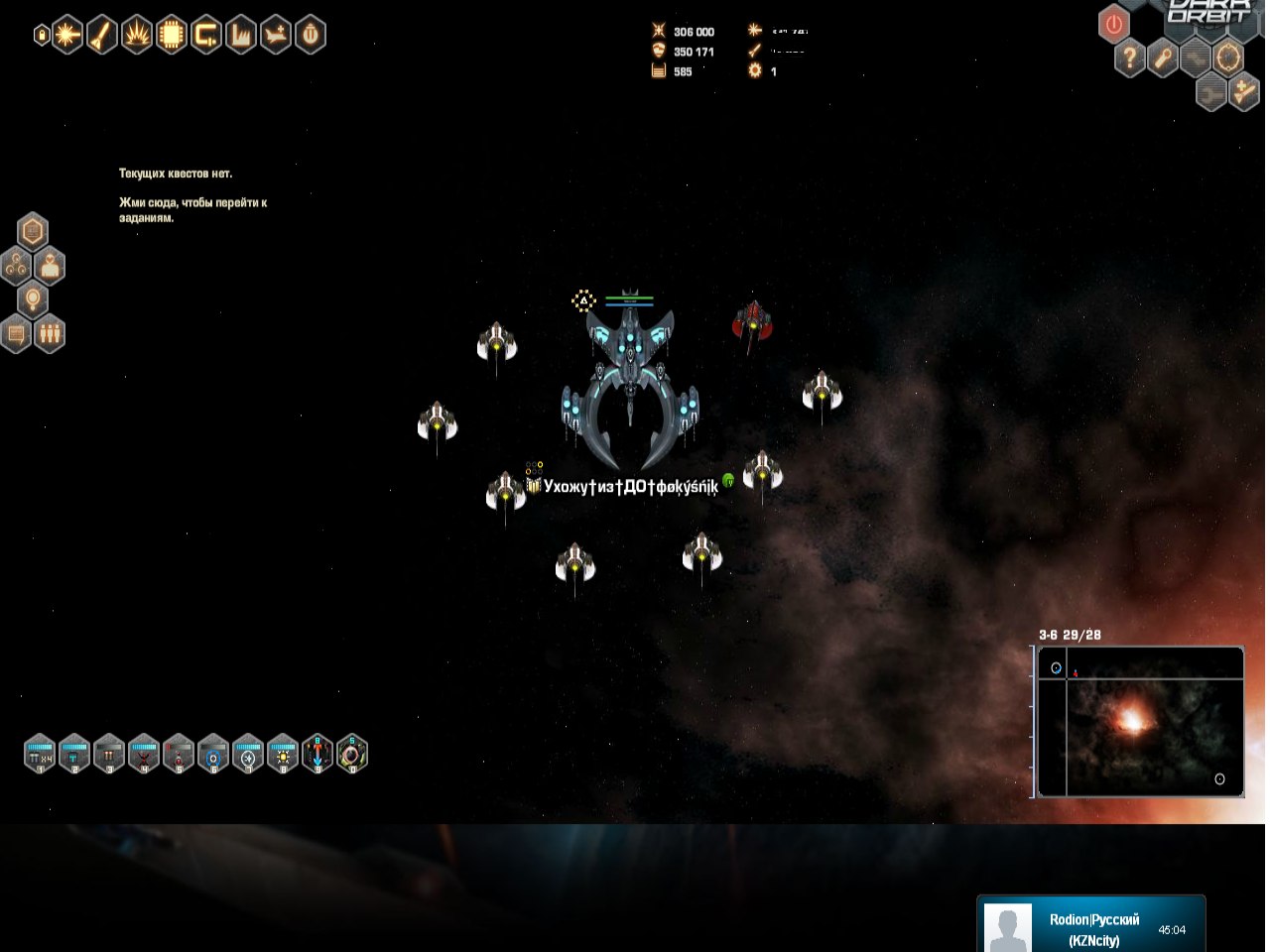1270x952 pixels.
Task: Open the Rodion|Русский chat notification
Action: [x=1091, y=928]
